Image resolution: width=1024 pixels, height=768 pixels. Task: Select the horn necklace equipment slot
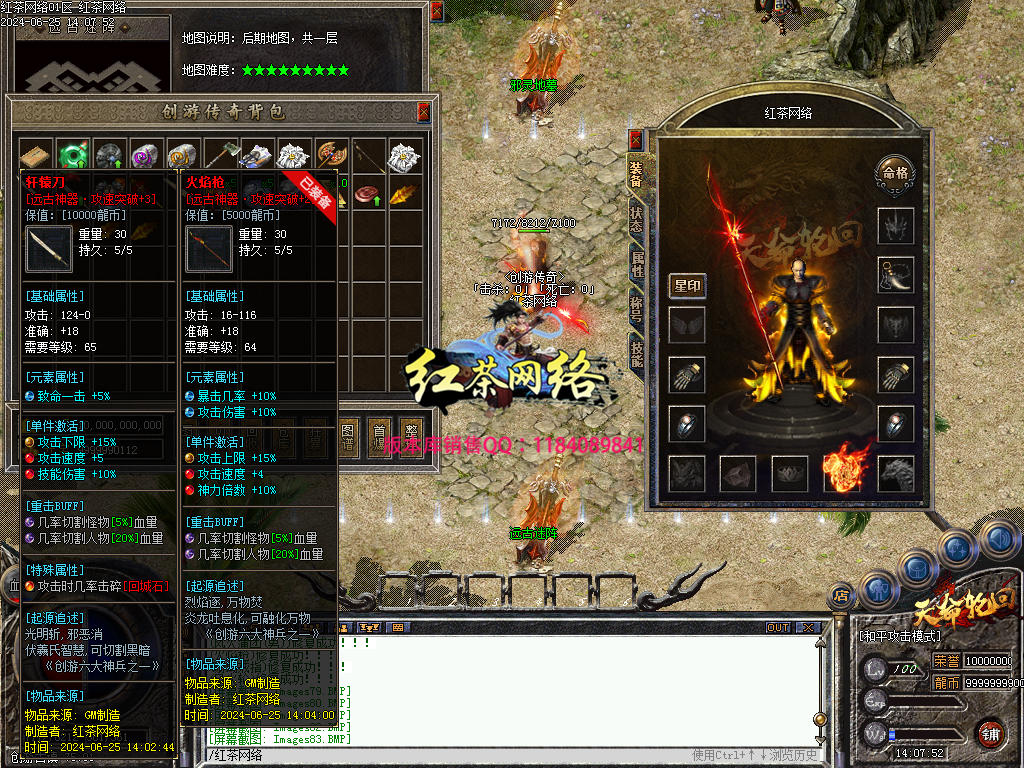(x=895, y=274)
